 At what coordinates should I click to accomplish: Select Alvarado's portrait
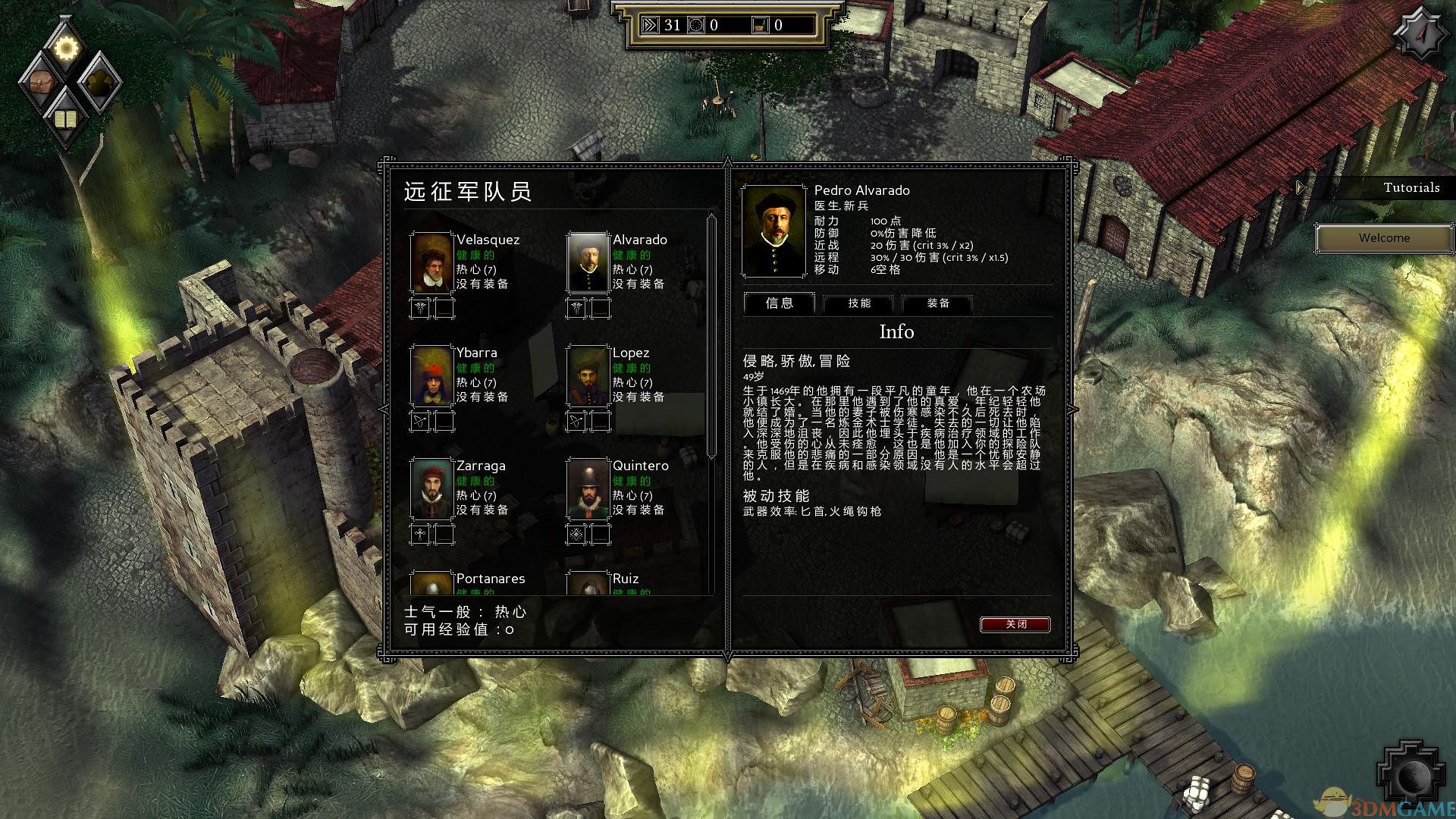pos(588,264)
